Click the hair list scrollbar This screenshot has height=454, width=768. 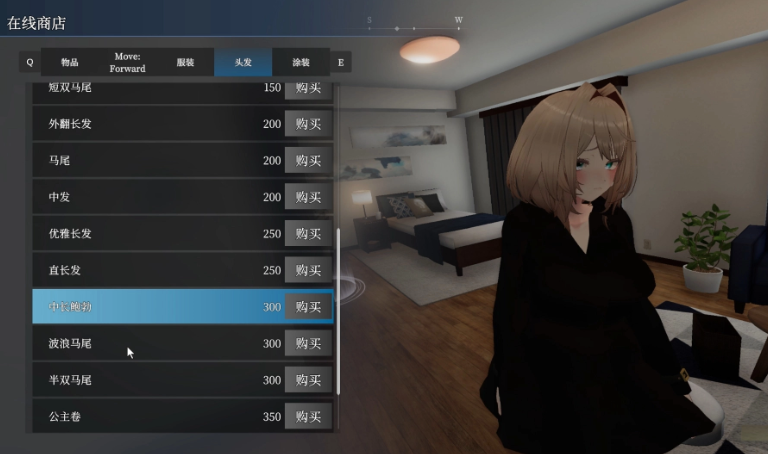click(x=339, y=310)
